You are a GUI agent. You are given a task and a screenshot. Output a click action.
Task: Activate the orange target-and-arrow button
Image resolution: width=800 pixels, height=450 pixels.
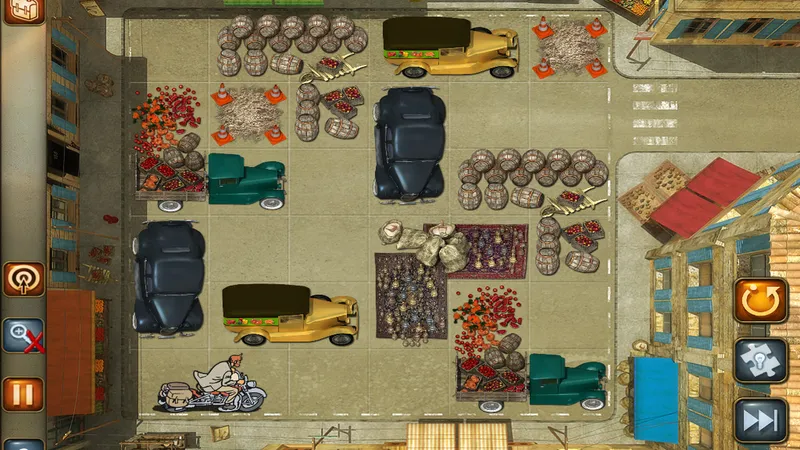click(24, 279)
